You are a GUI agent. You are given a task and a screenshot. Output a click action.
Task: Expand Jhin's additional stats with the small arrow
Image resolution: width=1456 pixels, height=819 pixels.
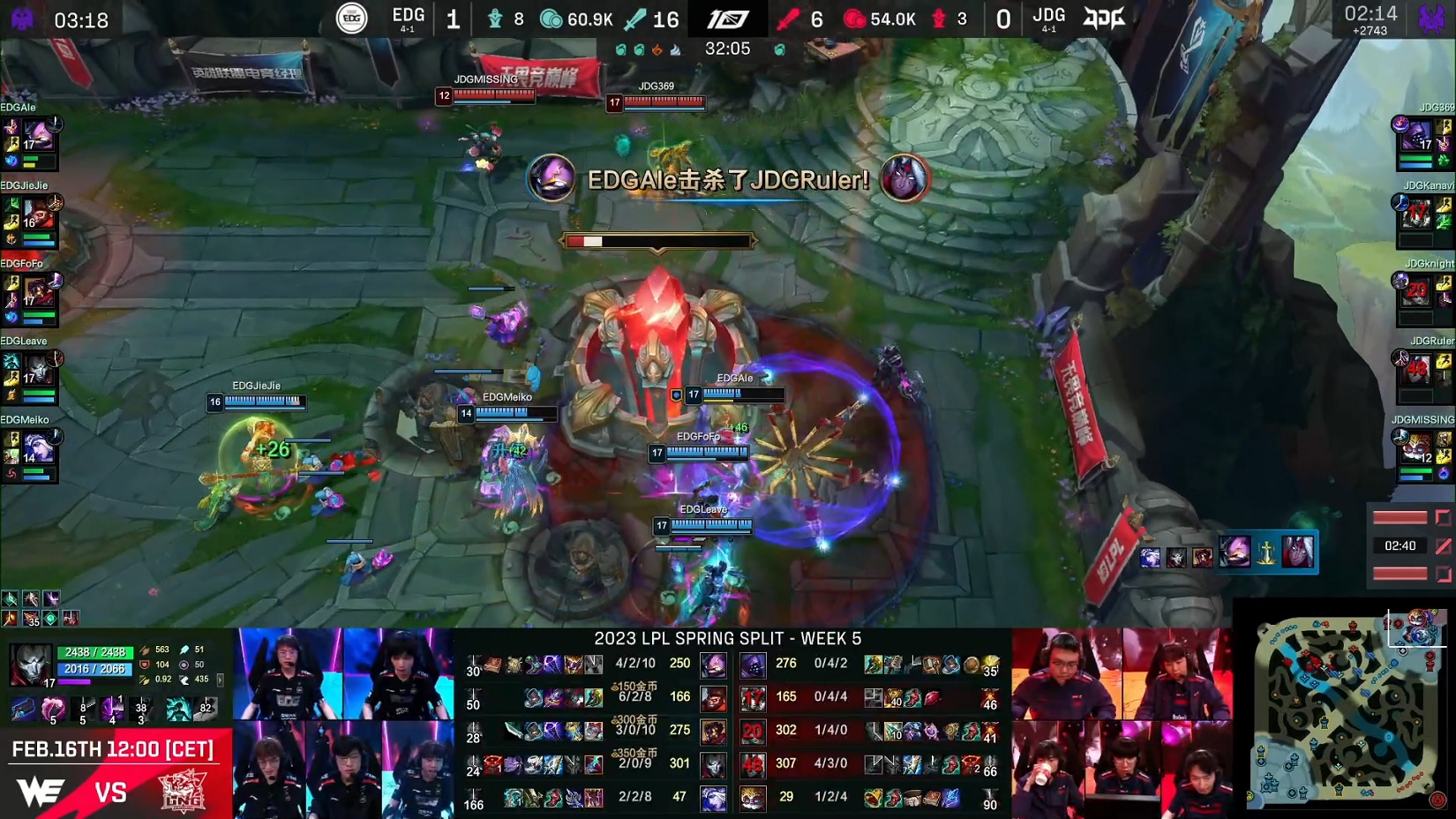220,680
